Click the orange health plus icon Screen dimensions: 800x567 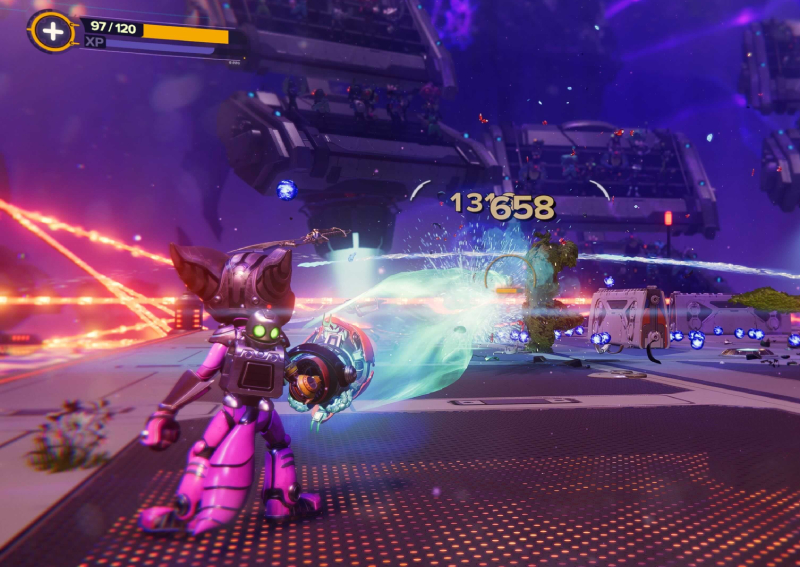[x=53, y=32]
